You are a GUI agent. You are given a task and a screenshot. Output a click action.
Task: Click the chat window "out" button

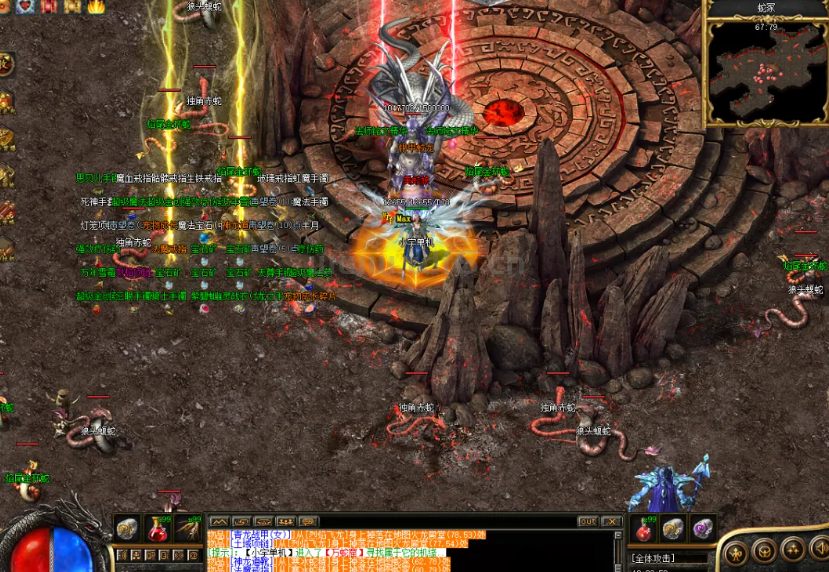(587, 521)
